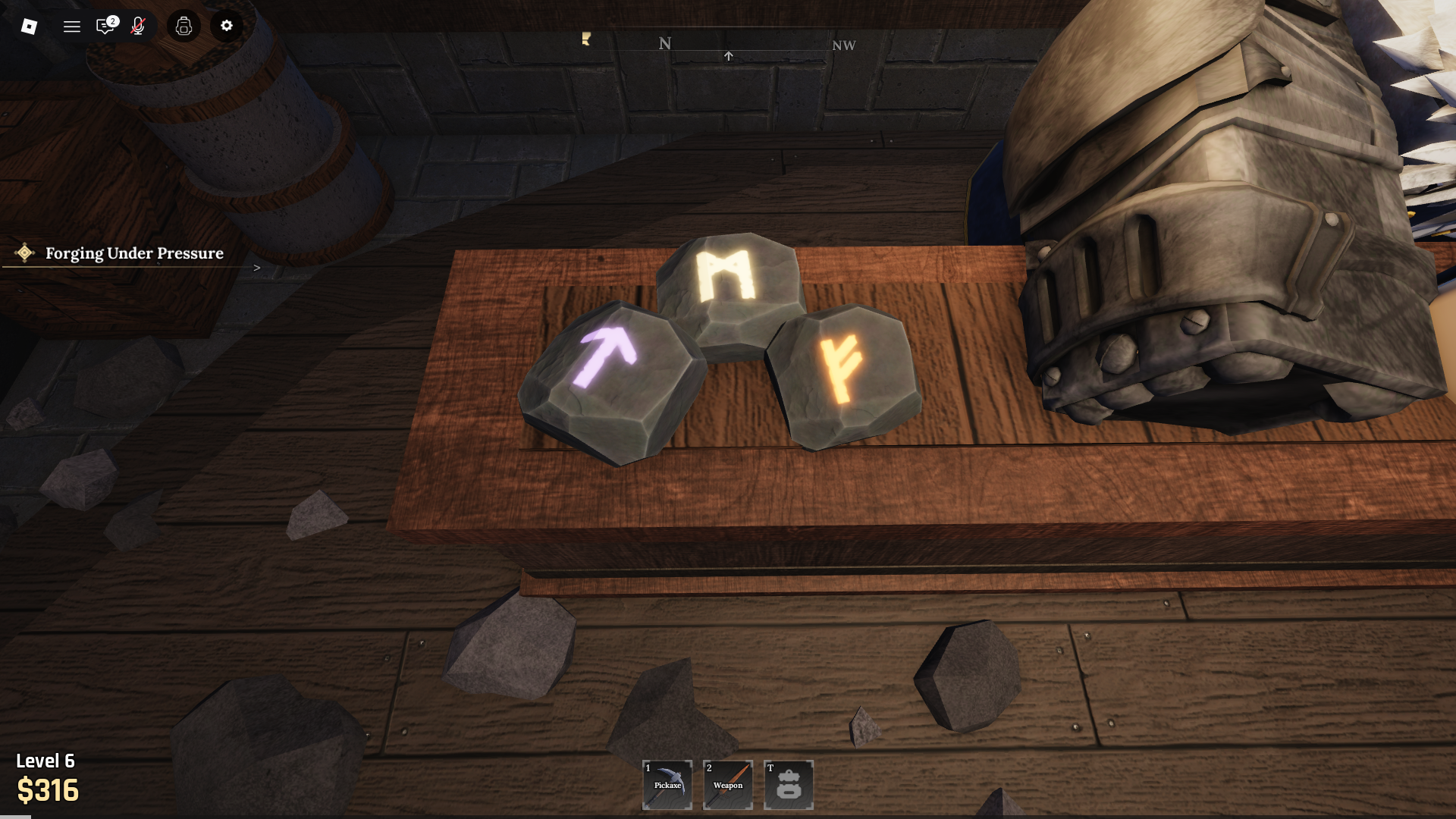Click the yellow marker on the compass bar
Image resolution: width=1456 pixels, height=819 pixels.
585,42
